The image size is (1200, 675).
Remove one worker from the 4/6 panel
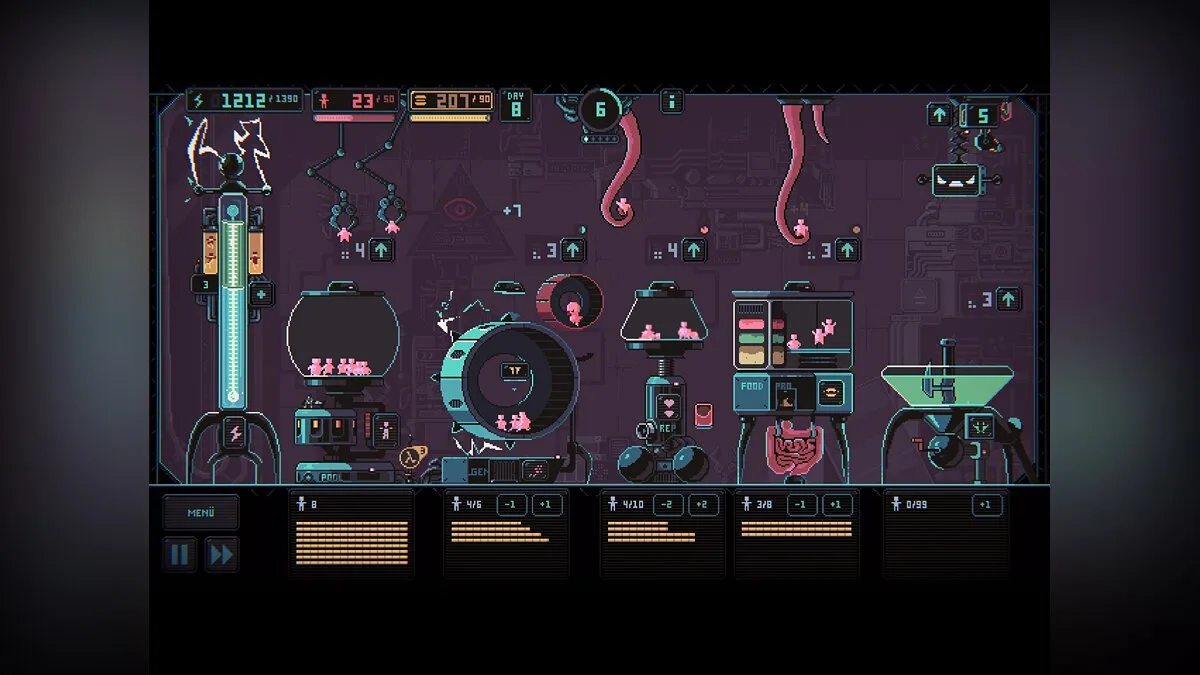click(x=509, y=505)
